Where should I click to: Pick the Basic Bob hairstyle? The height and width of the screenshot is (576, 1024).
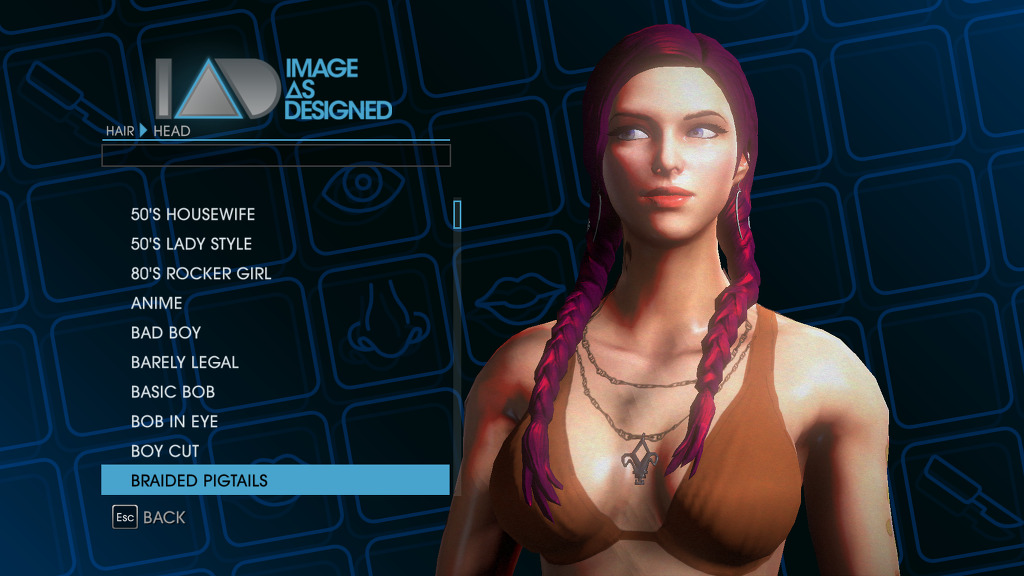tap(173, 392)
